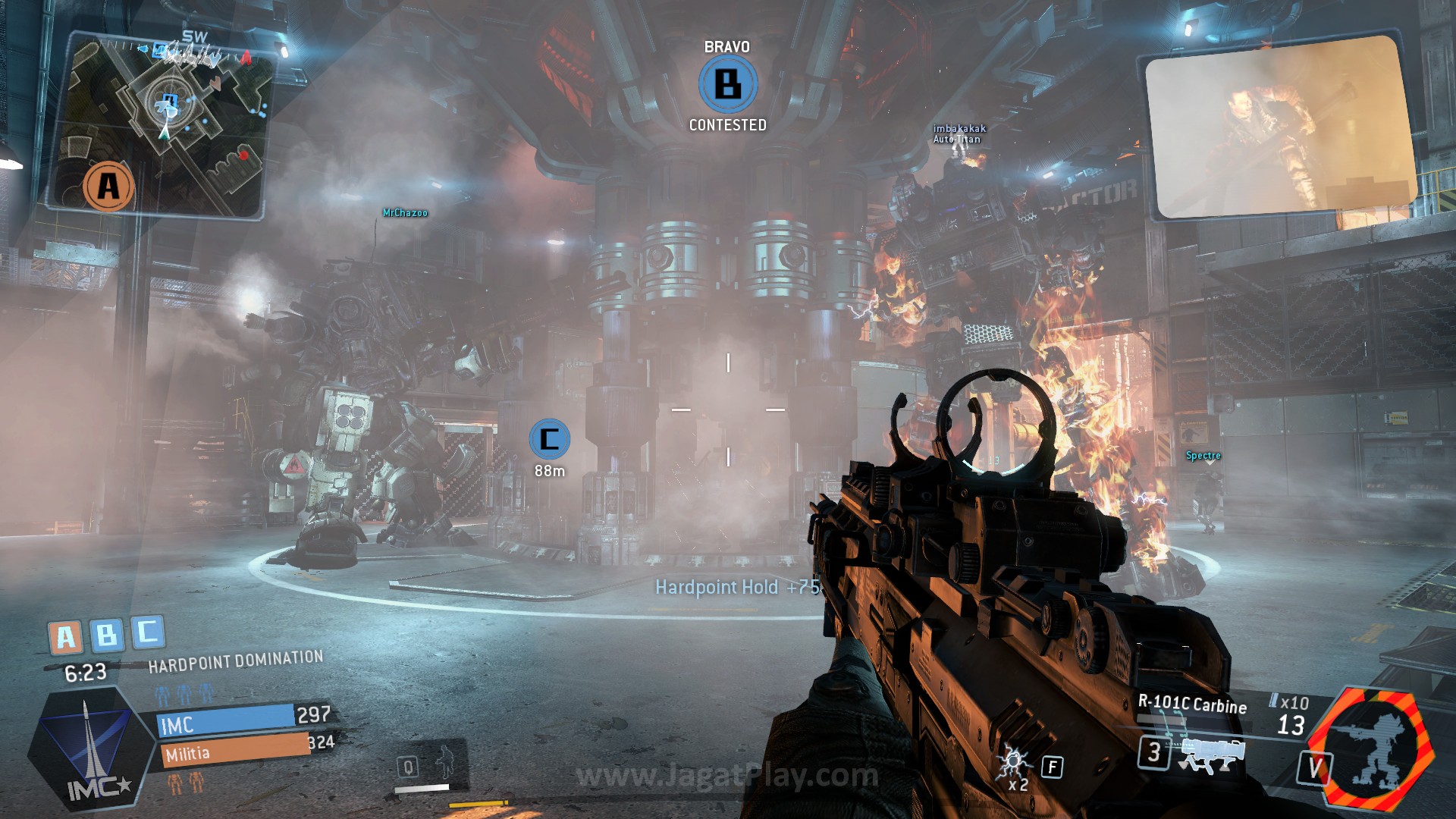Click the hardpoint C waypoint marker
This screenshot has height=819, width=1456.
point(549,438)
